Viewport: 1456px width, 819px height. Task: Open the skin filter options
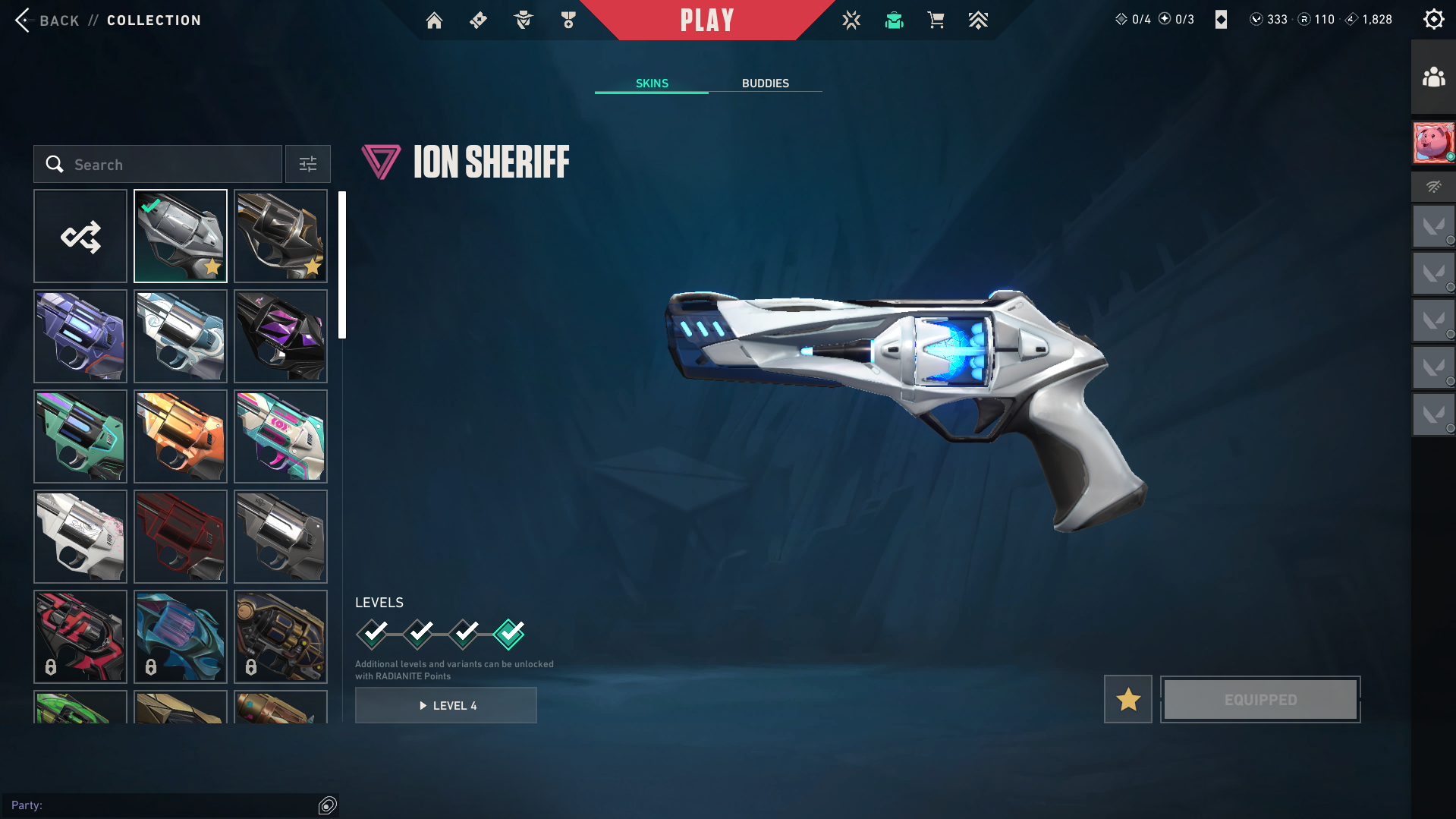308,165
